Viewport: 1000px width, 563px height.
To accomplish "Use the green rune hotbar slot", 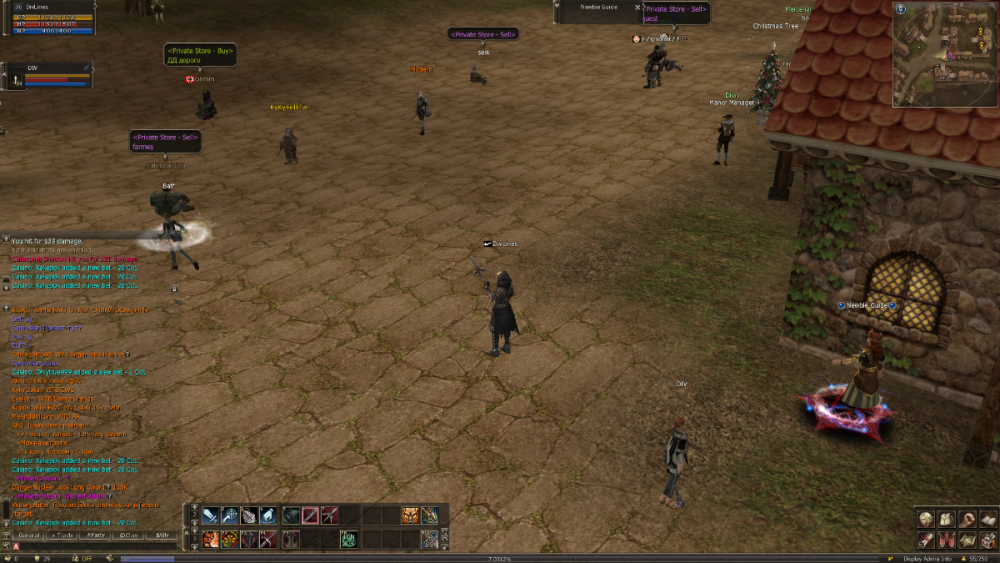I will pyautogui.click(x=350, y=539).
